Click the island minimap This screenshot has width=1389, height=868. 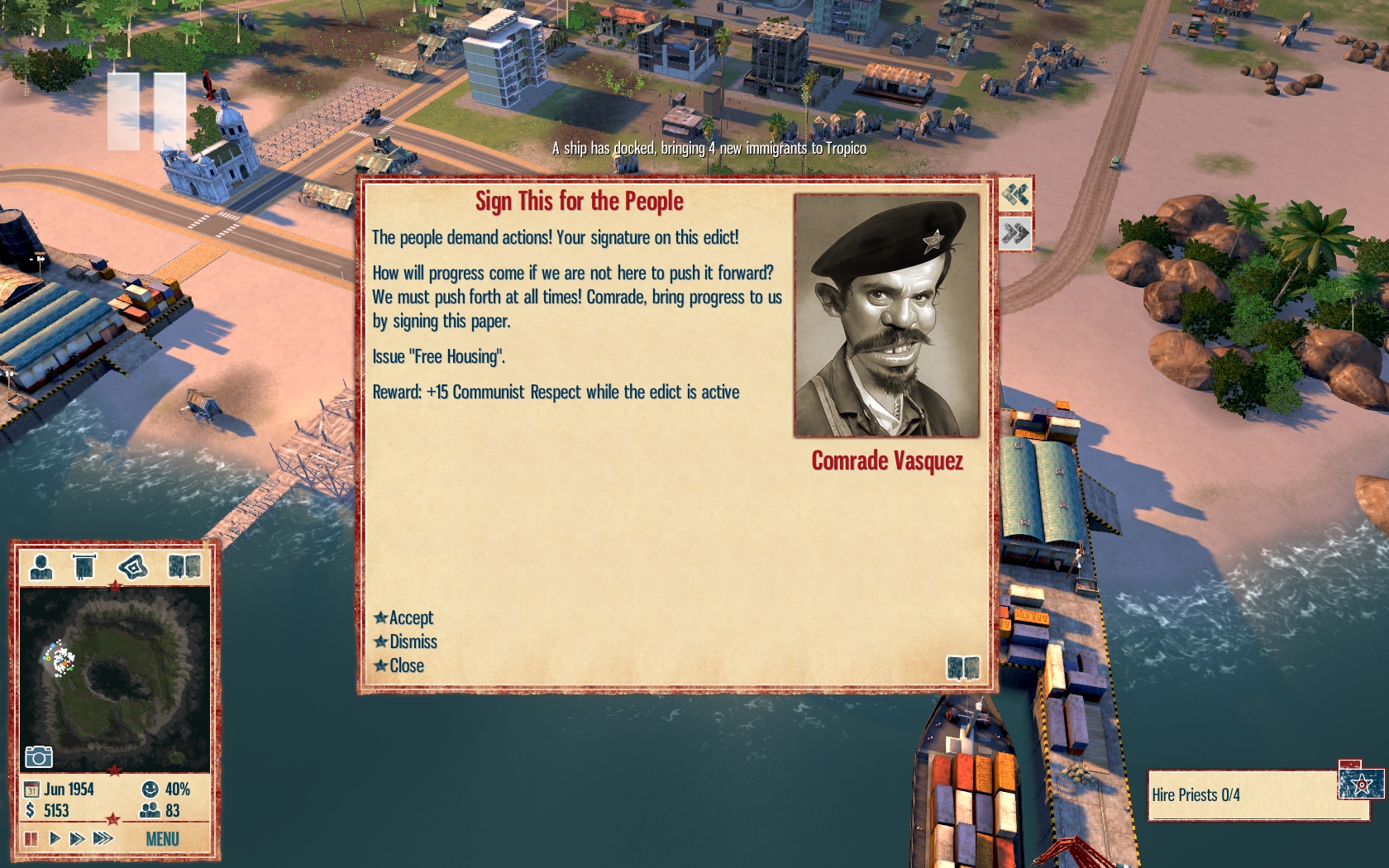click(x=114, y=678)
